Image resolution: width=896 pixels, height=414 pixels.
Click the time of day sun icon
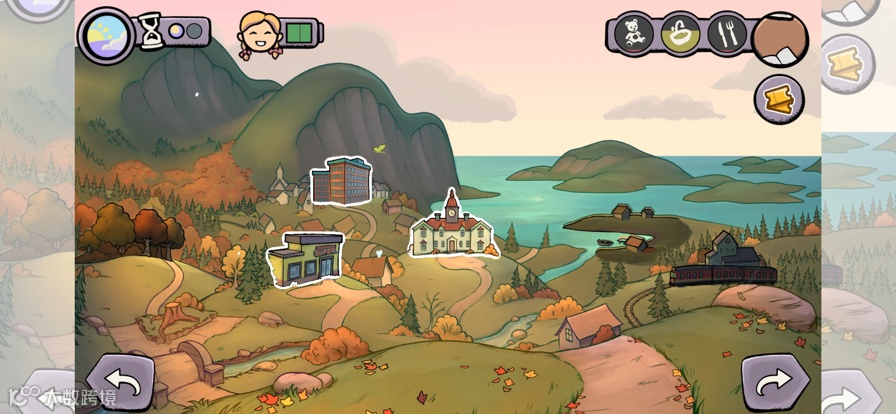(105, 34)
